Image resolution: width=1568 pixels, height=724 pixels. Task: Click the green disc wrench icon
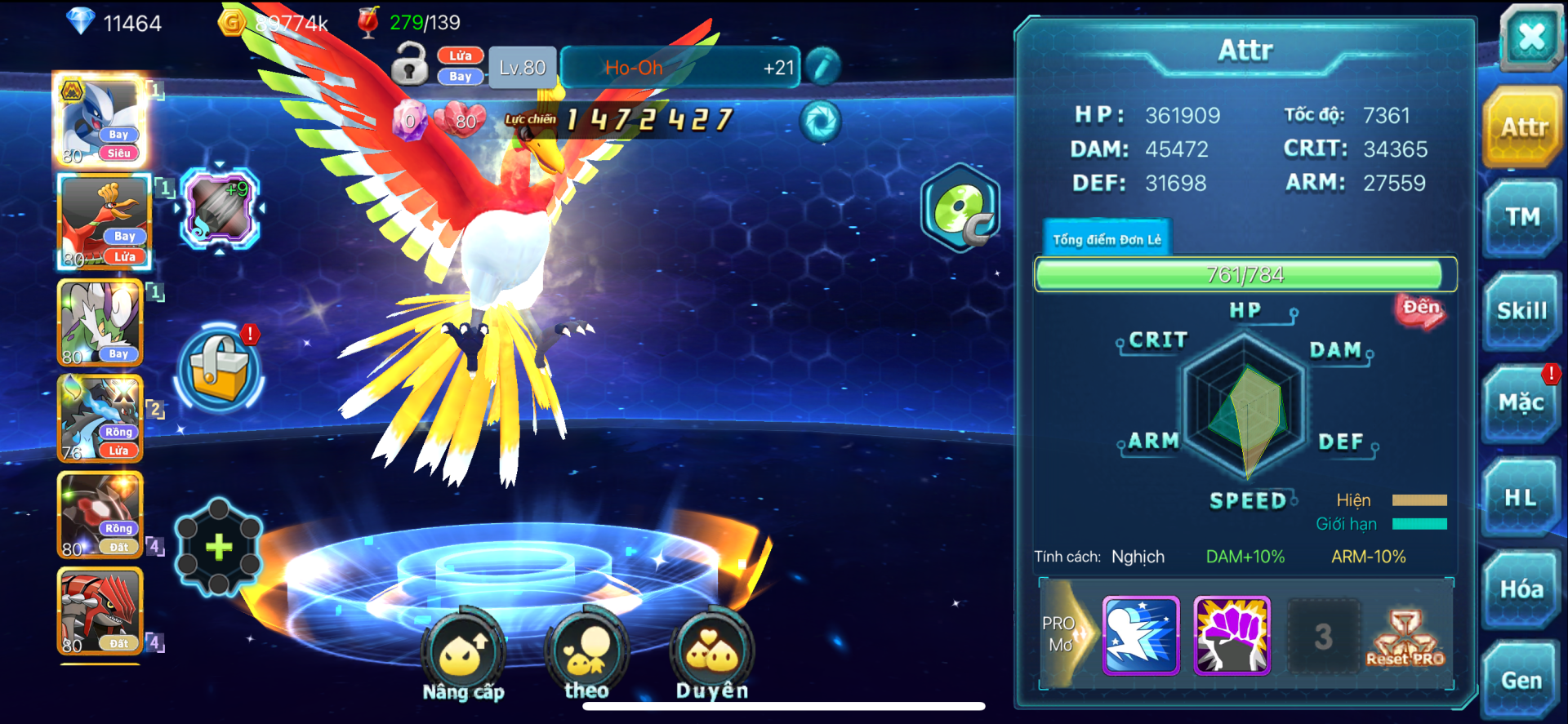coord(961,208)
